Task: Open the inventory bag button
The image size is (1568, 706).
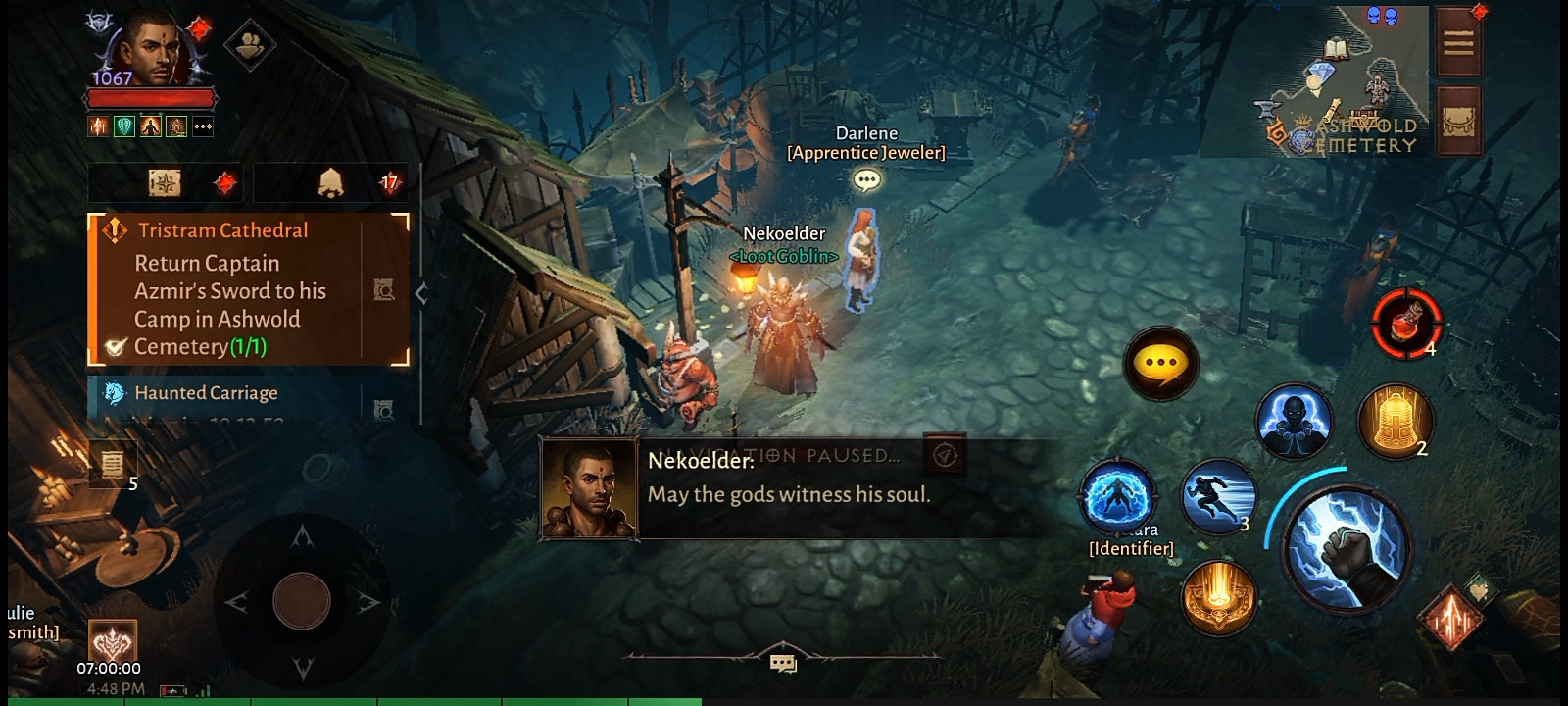Action: 1457,122
